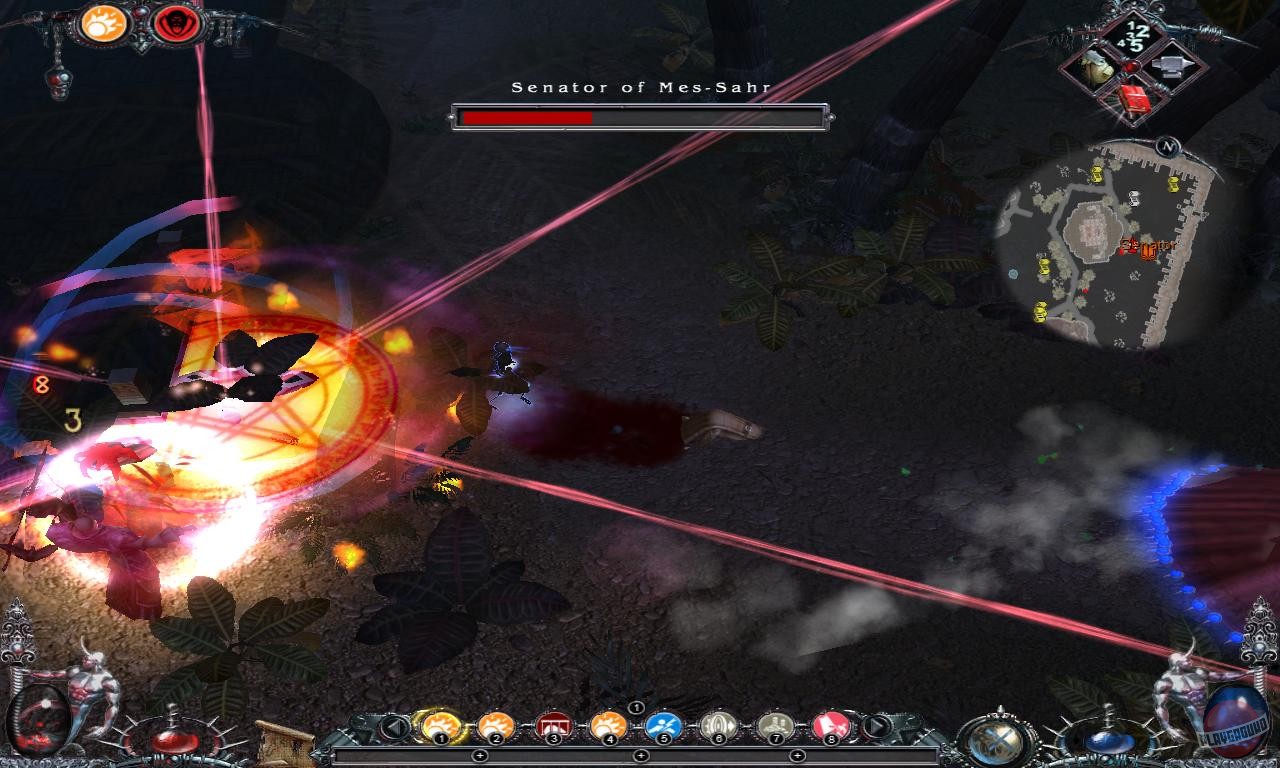Click the flame emblem portrait top-left
The width and height of the screenshot is (1280, 768).
coord(104,25)
